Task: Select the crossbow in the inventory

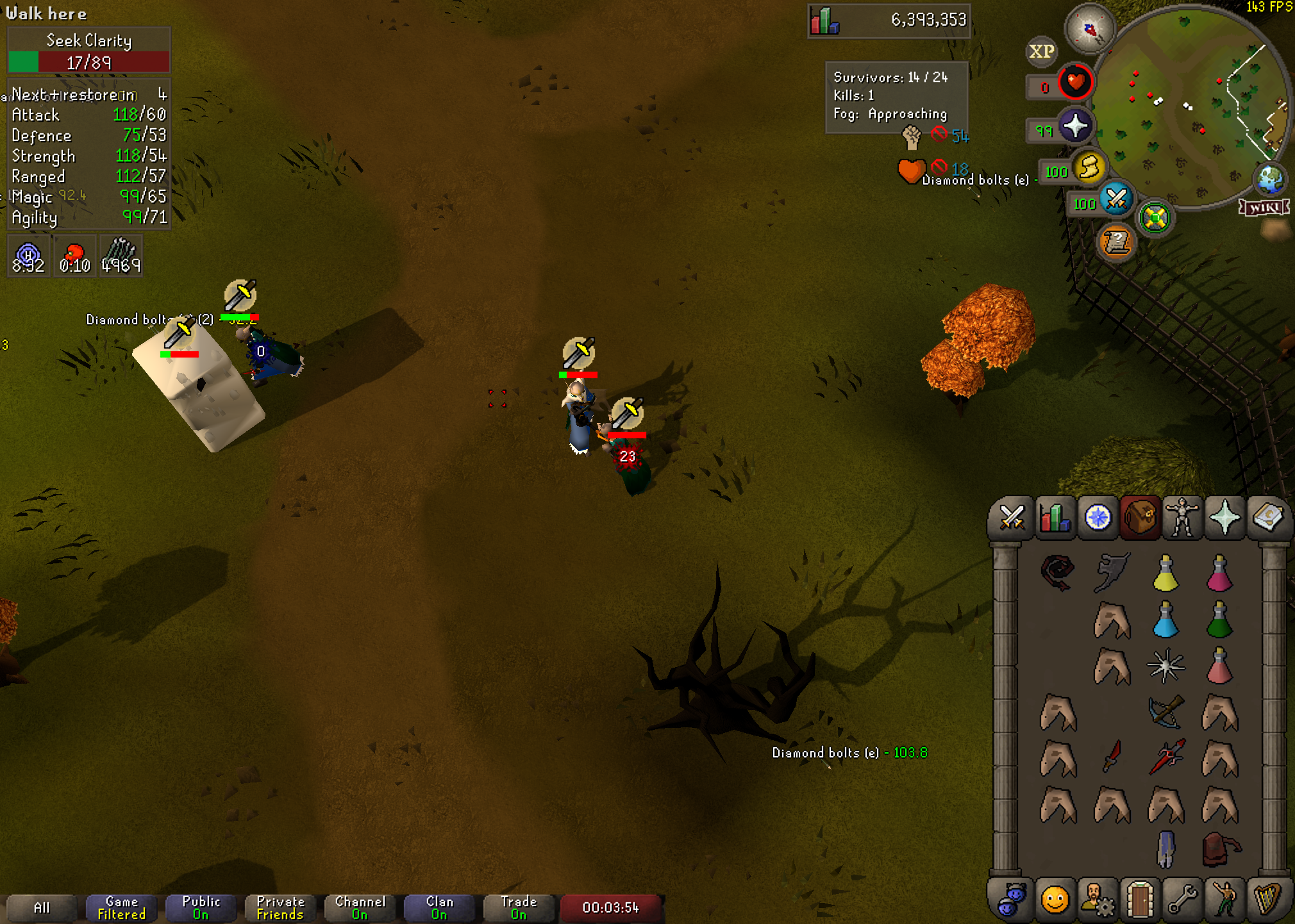Action: 1165,711
